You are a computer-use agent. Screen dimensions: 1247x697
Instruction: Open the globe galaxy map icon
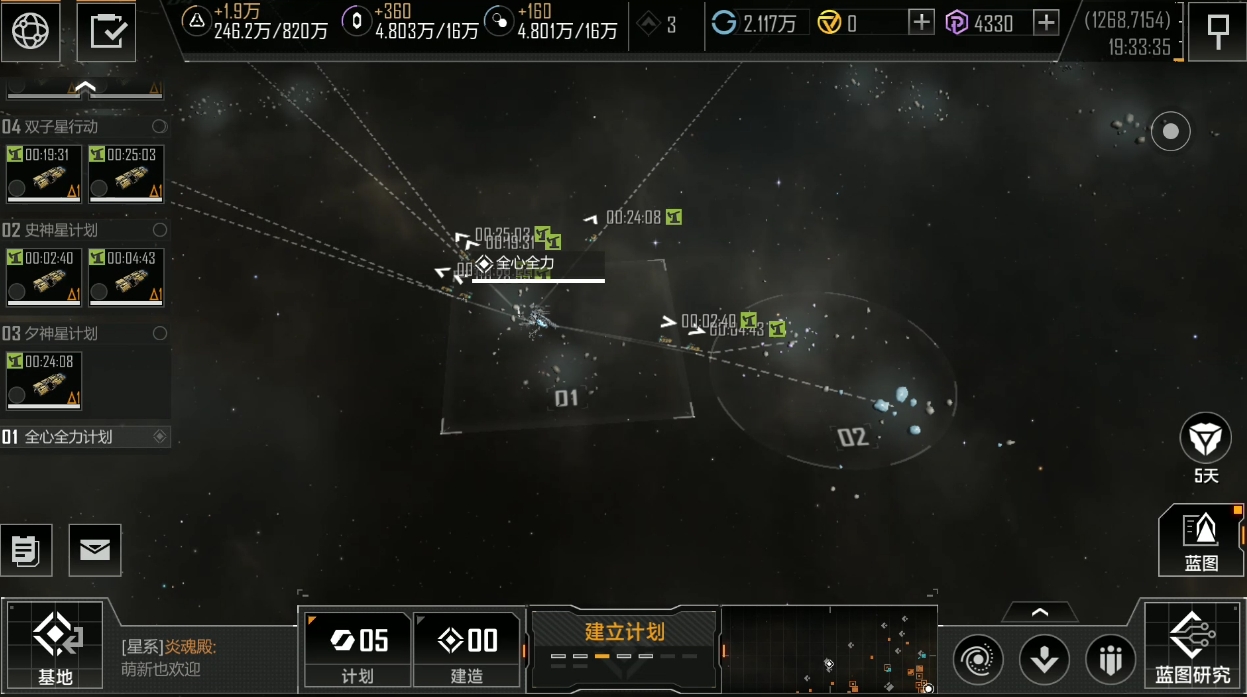pos(30,31)
